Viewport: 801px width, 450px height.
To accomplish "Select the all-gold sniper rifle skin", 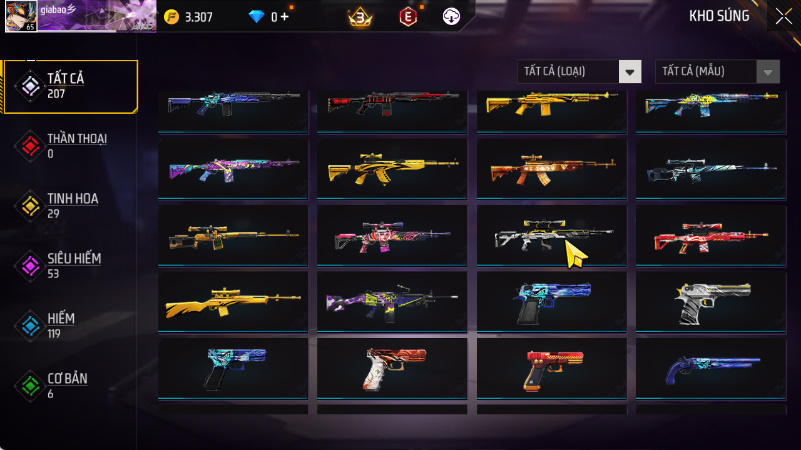I will (233, 300).
